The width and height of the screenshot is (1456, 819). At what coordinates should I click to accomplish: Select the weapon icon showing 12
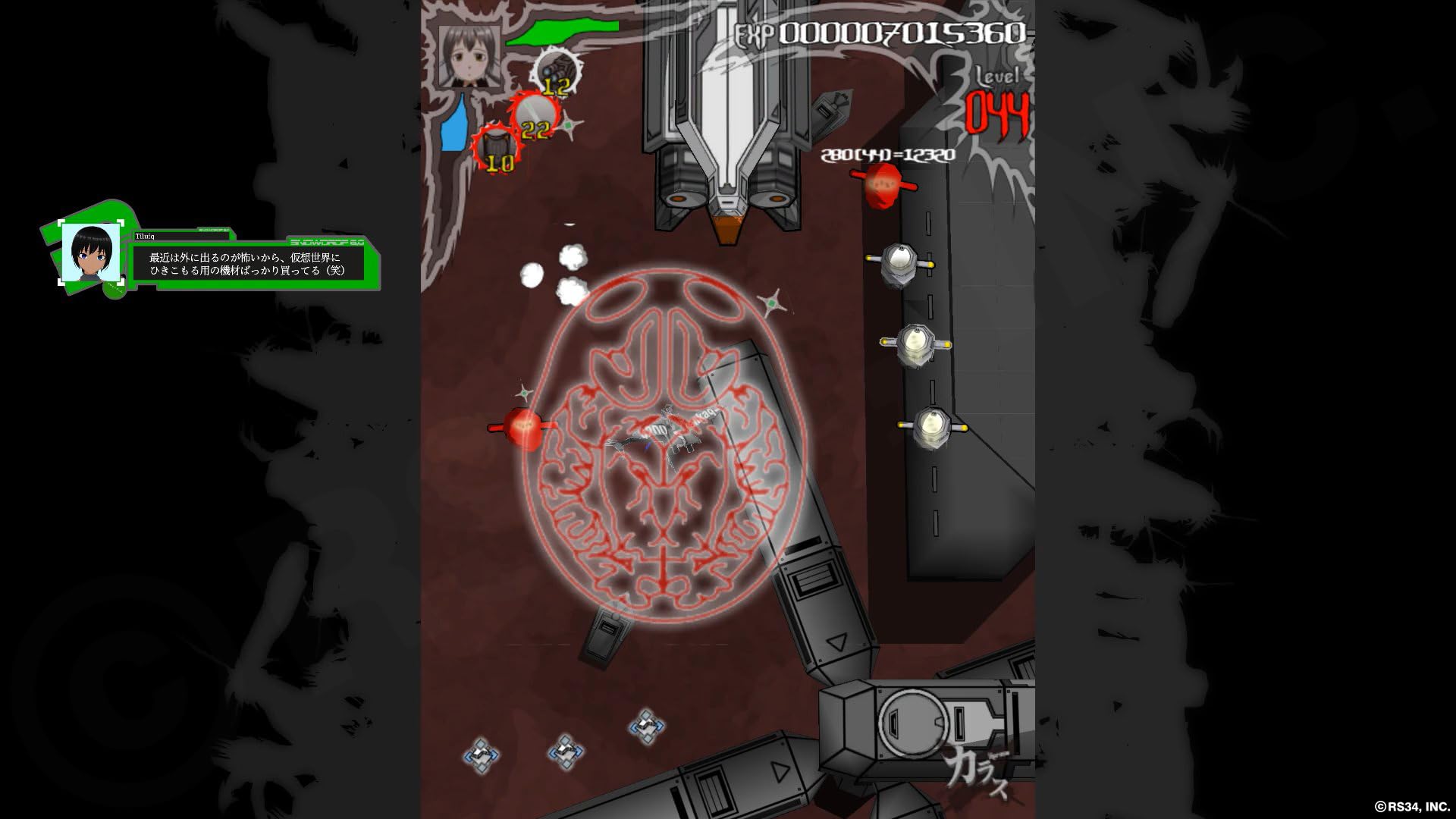tap(557, 74)
